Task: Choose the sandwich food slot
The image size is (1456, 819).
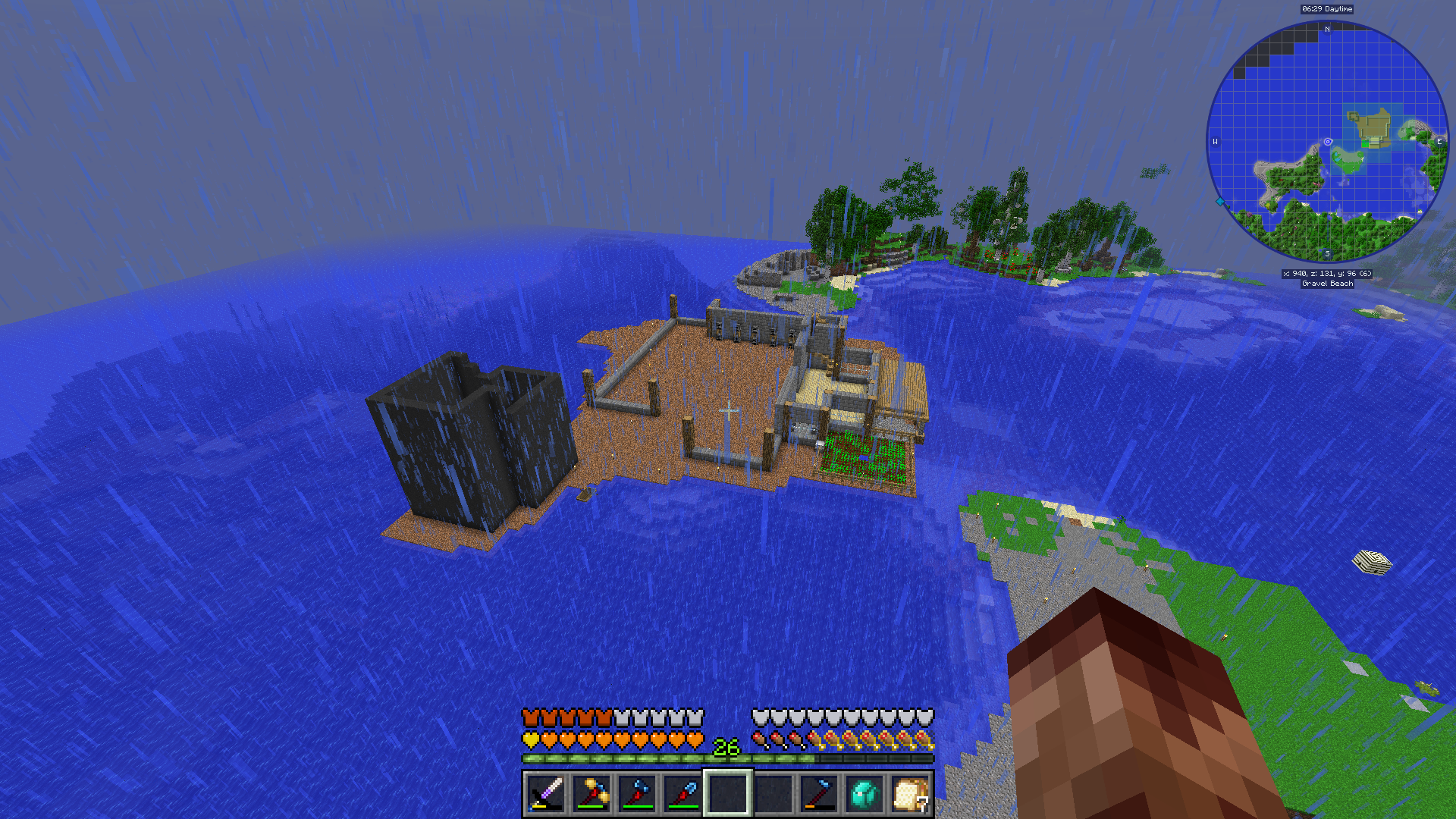Action: tap(910, 794)
